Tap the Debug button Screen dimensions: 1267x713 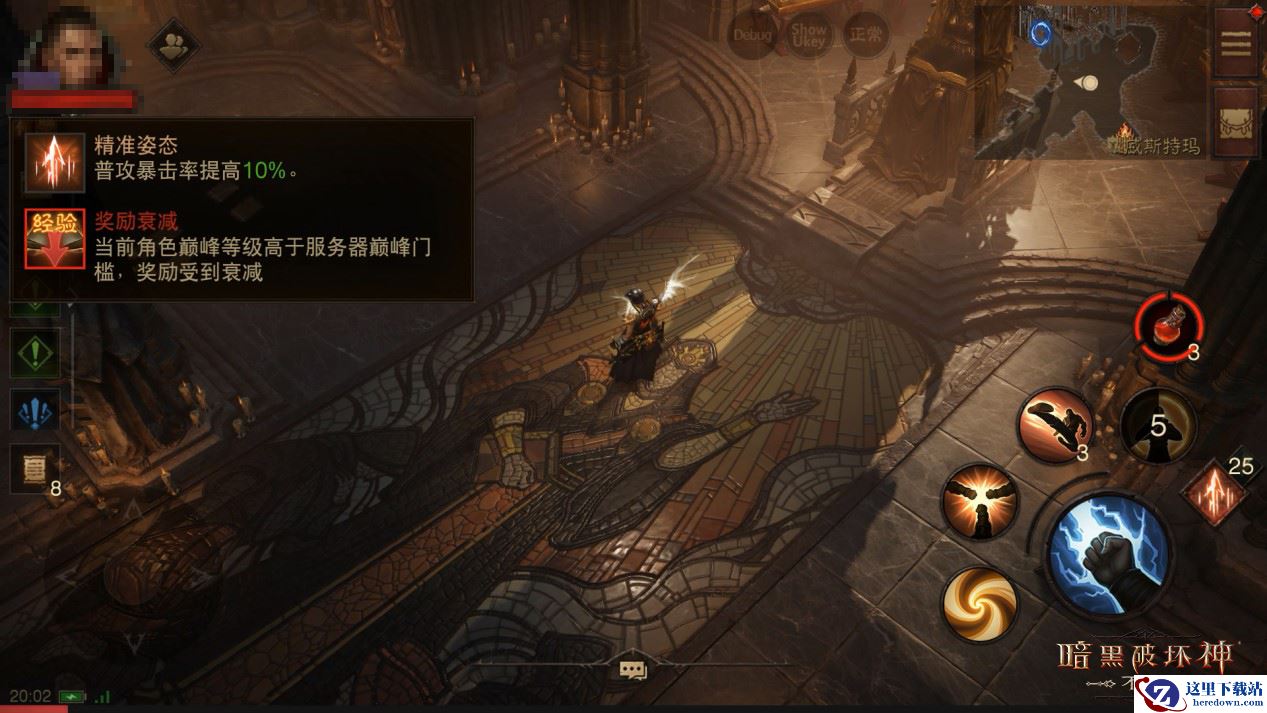point(752,36)
